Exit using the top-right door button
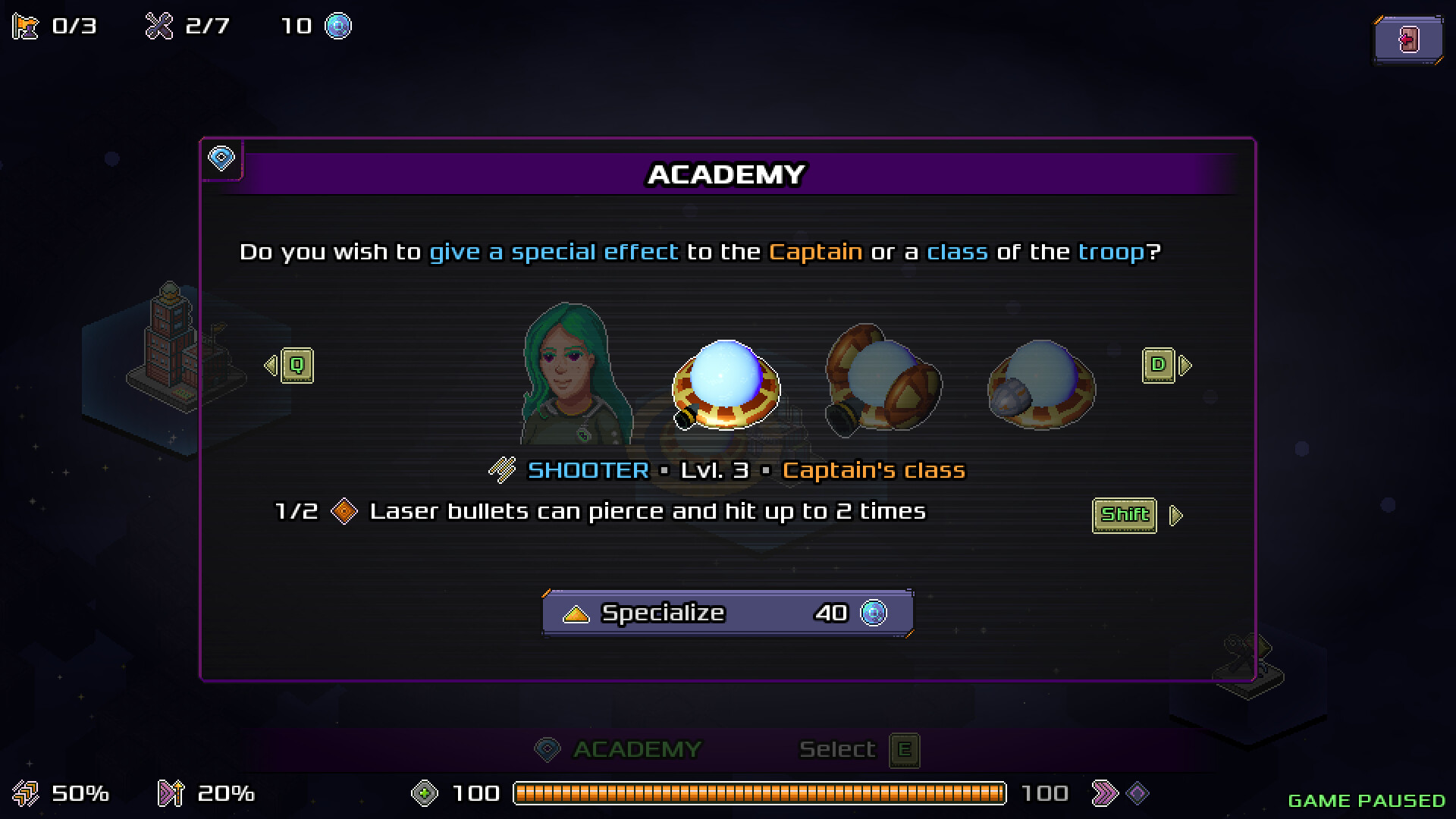The width and height of the screenshot is (1456, 819). pos(1407,39)
